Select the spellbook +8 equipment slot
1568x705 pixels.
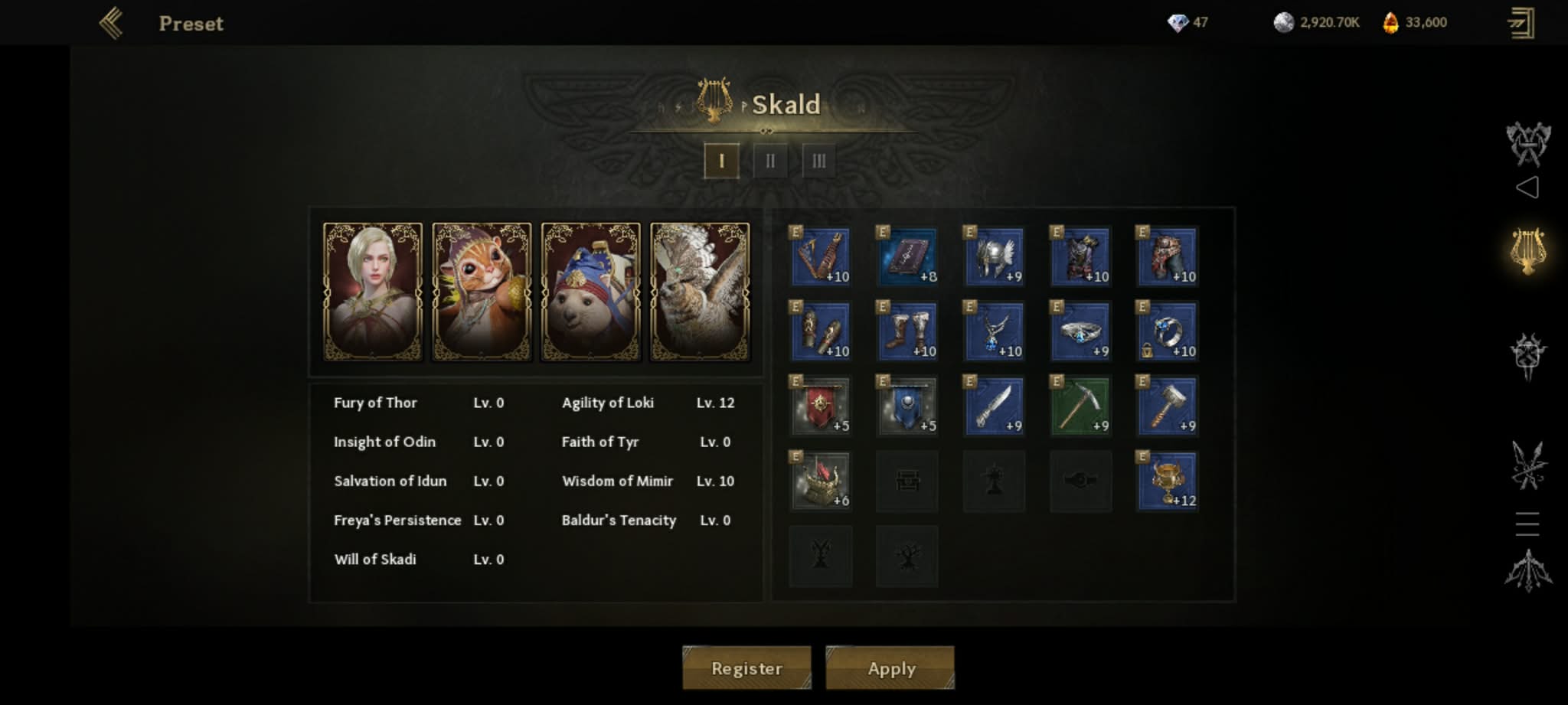[907, 256]
